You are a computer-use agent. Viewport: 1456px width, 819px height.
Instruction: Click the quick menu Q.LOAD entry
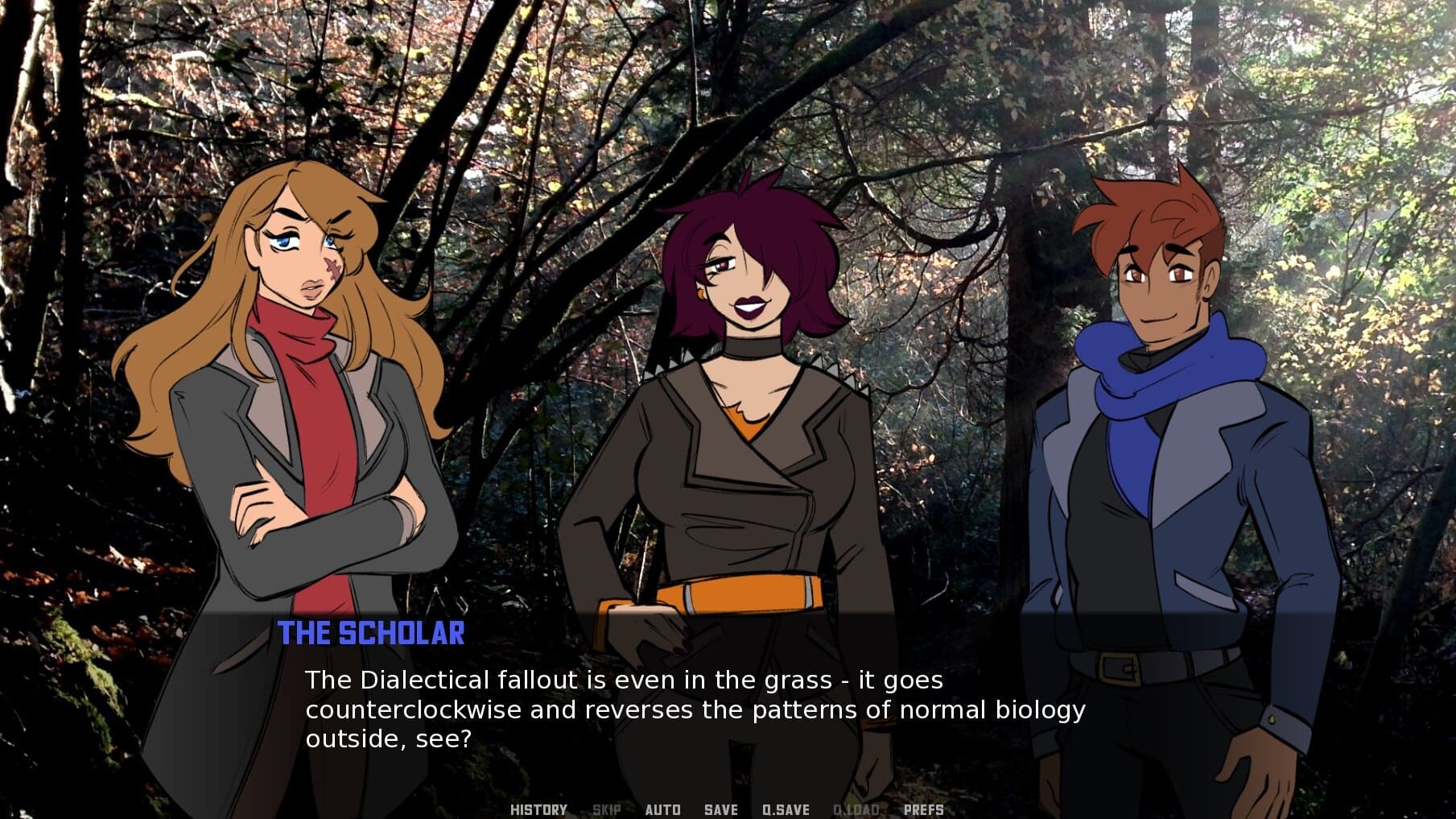tap(856, 810)
